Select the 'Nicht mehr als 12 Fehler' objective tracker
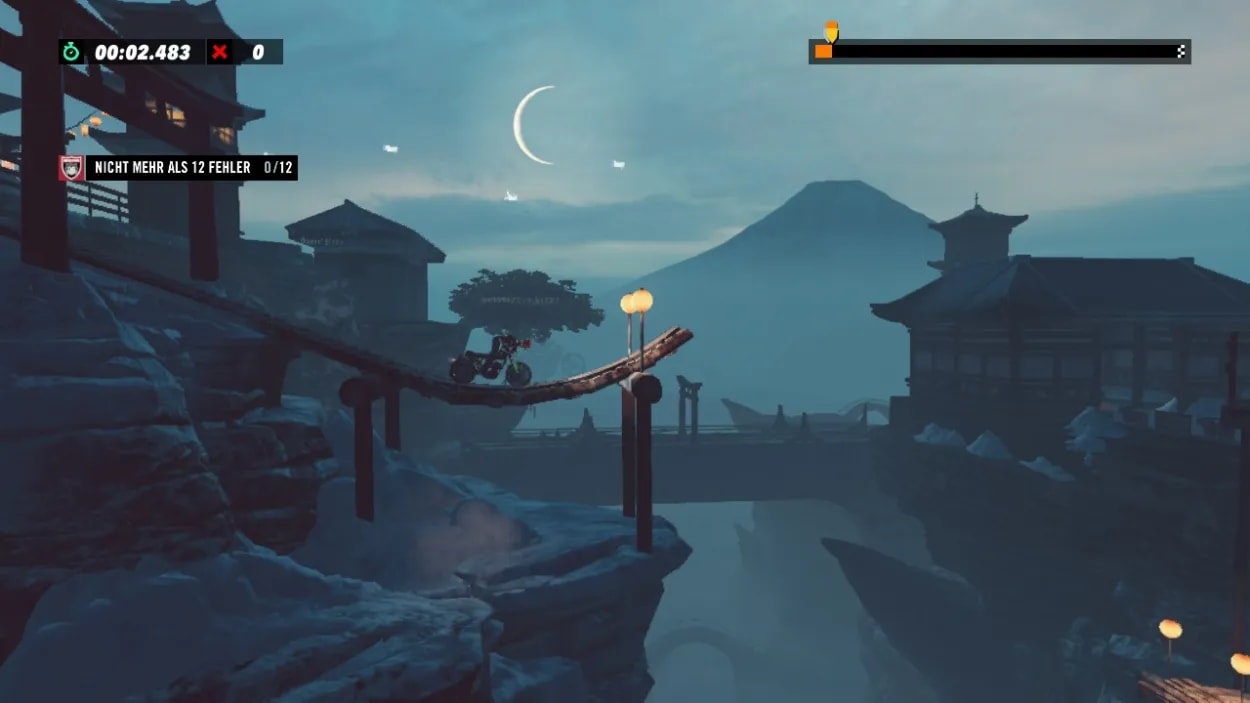 pyautogui.click(x=178, y=168)
